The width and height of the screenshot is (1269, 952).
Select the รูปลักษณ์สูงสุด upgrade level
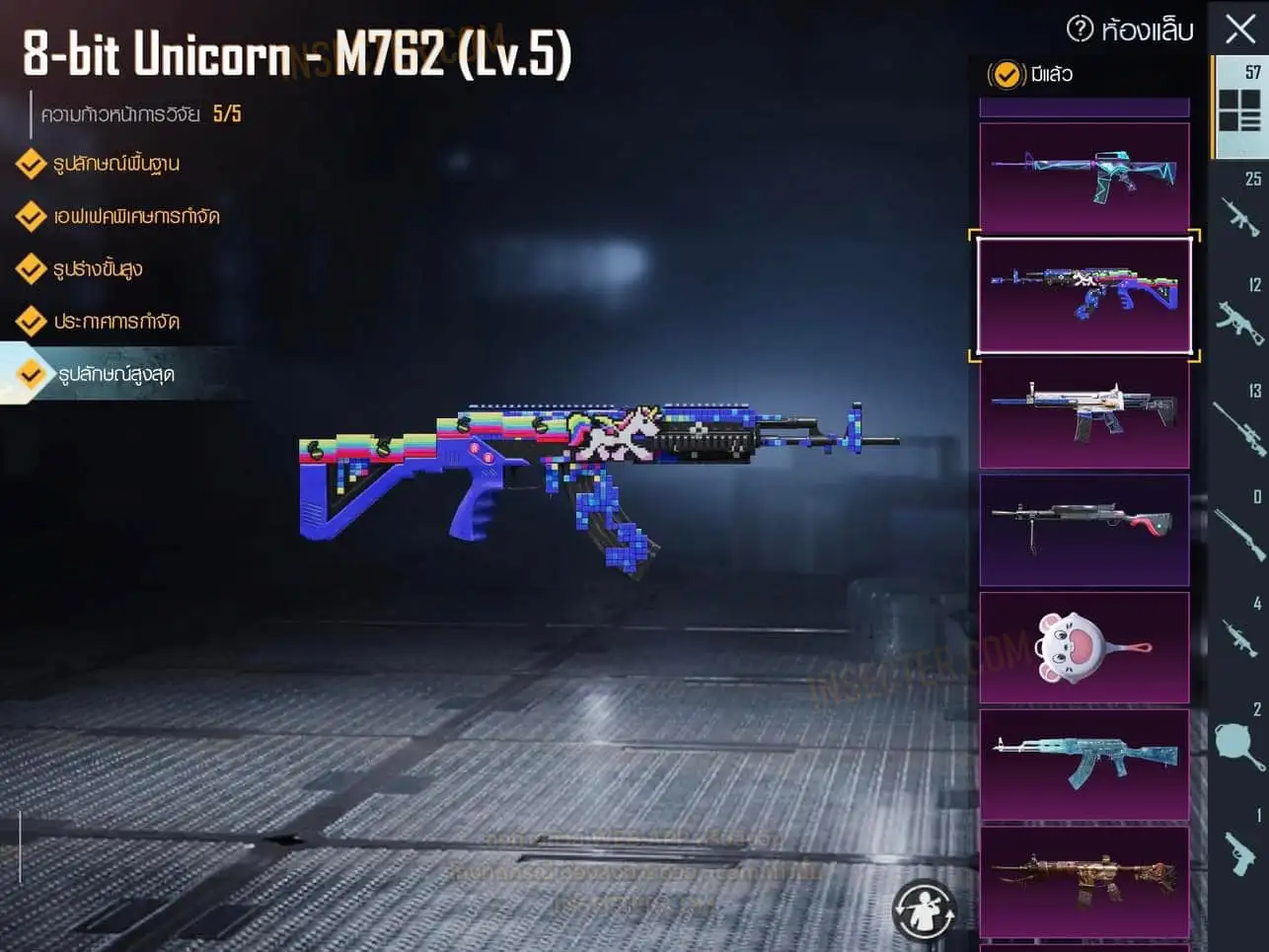115,374
